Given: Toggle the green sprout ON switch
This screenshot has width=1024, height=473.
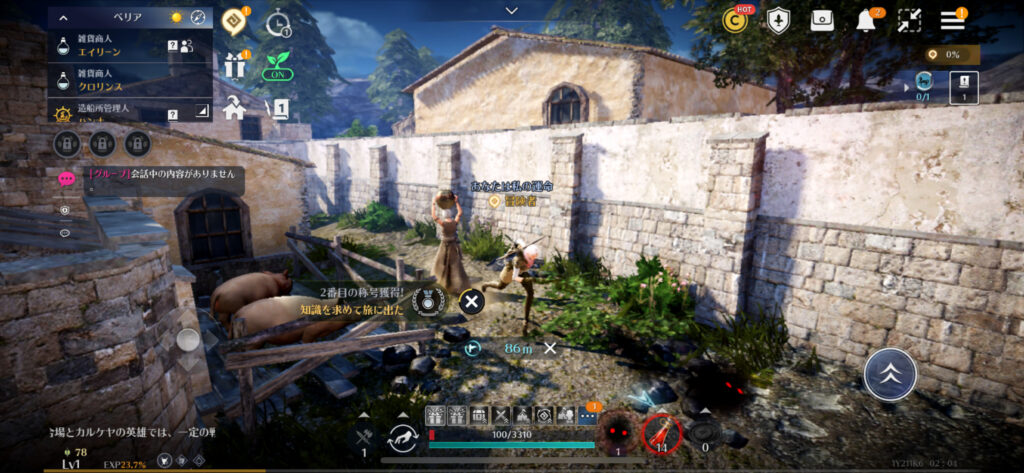Looking at the screenshot, I should (x=277, y=66).
